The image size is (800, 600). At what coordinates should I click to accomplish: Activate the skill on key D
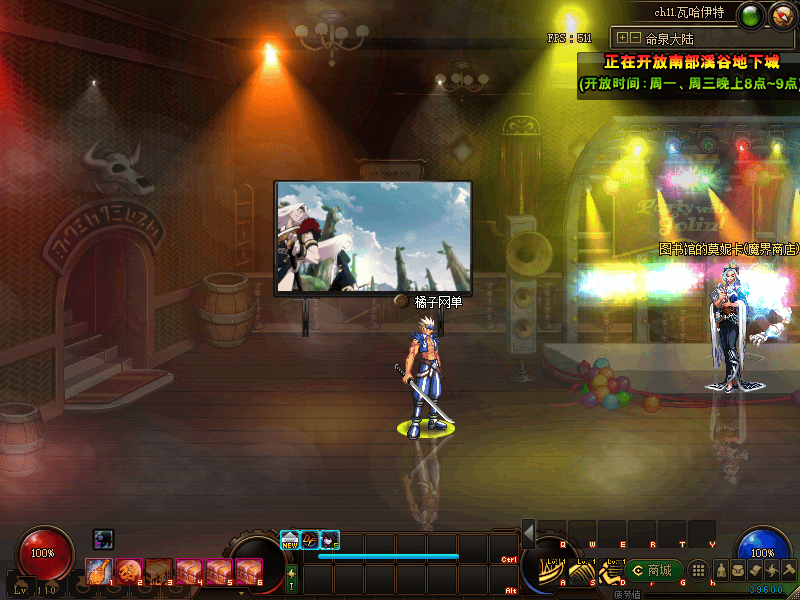click(610, 571)
